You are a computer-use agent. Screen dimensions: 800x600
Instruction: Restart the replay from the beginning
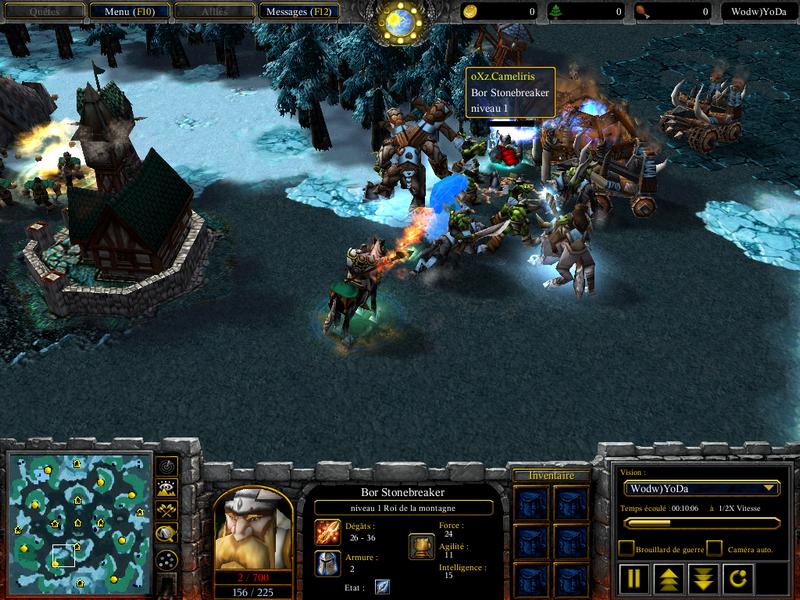[x=736, y=577]
